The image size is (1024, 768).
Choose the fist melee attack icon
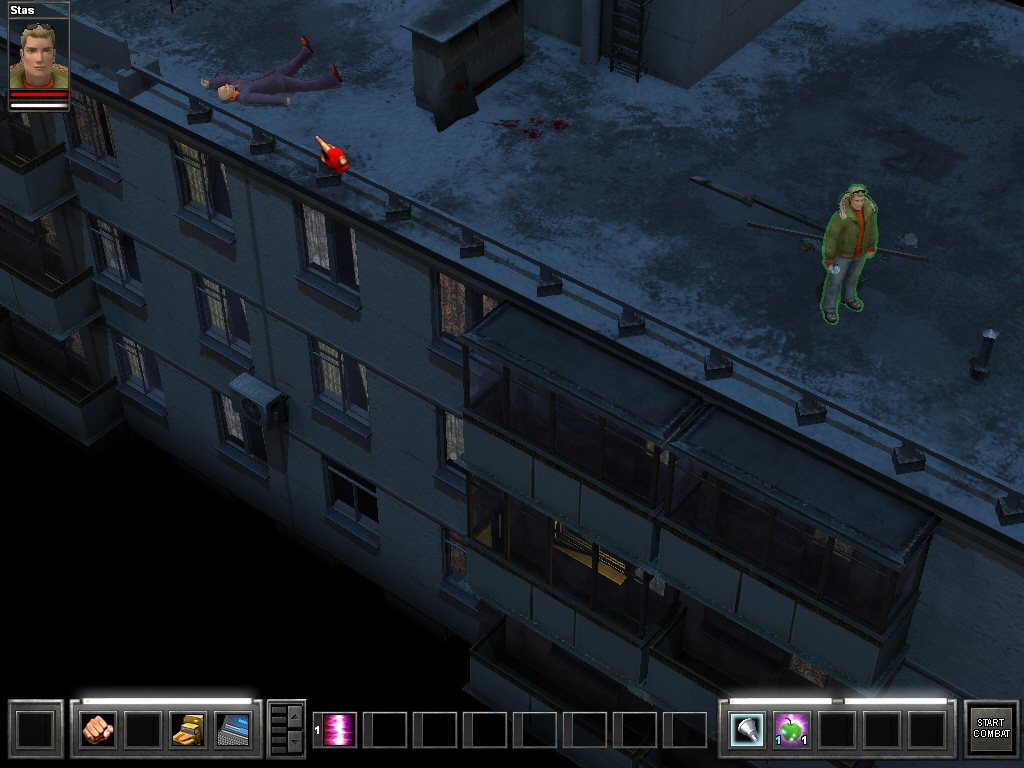click(97, 729)
